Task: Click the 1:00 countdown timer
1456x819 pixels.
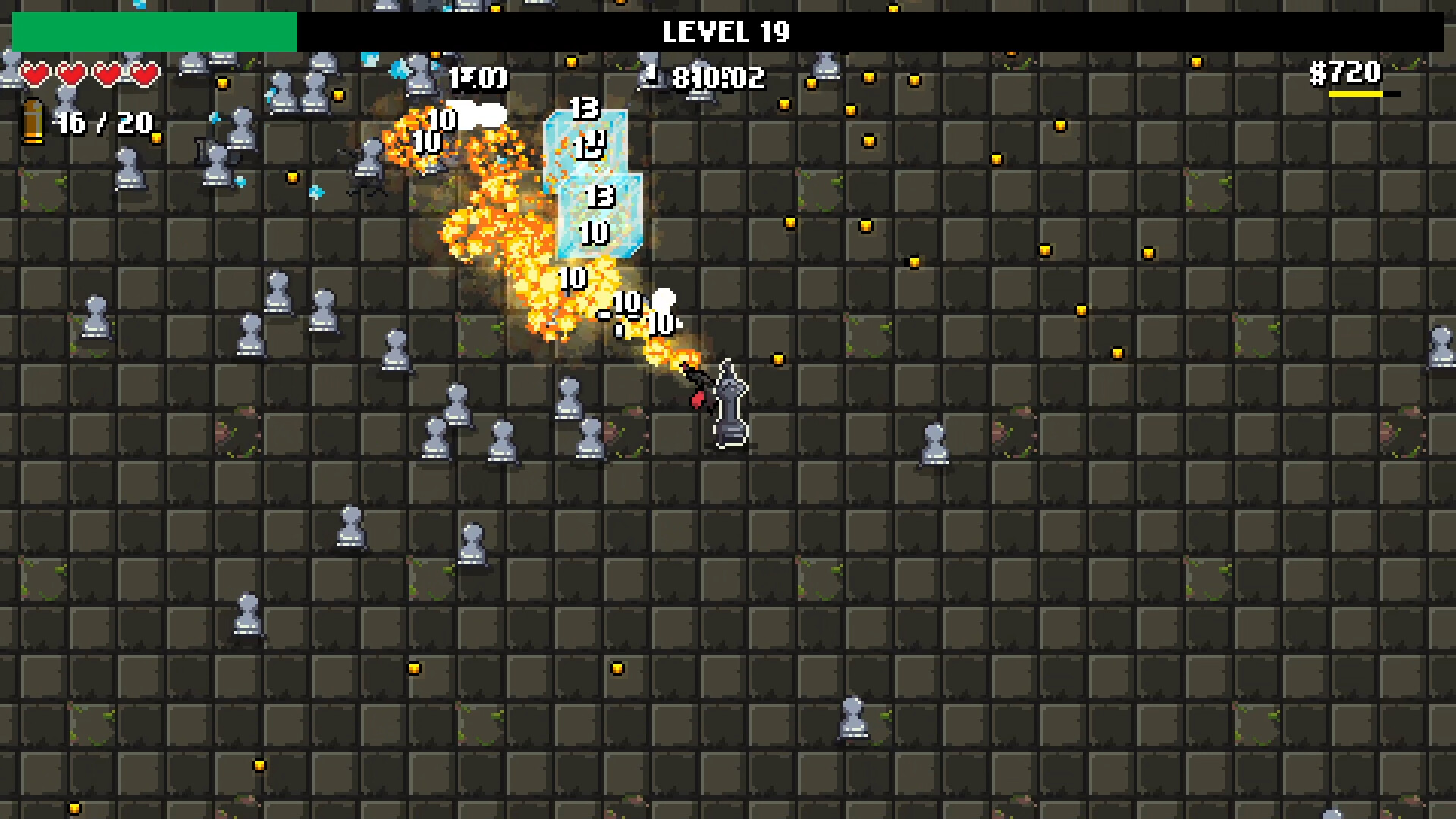Action: click(x=479, y=78)
